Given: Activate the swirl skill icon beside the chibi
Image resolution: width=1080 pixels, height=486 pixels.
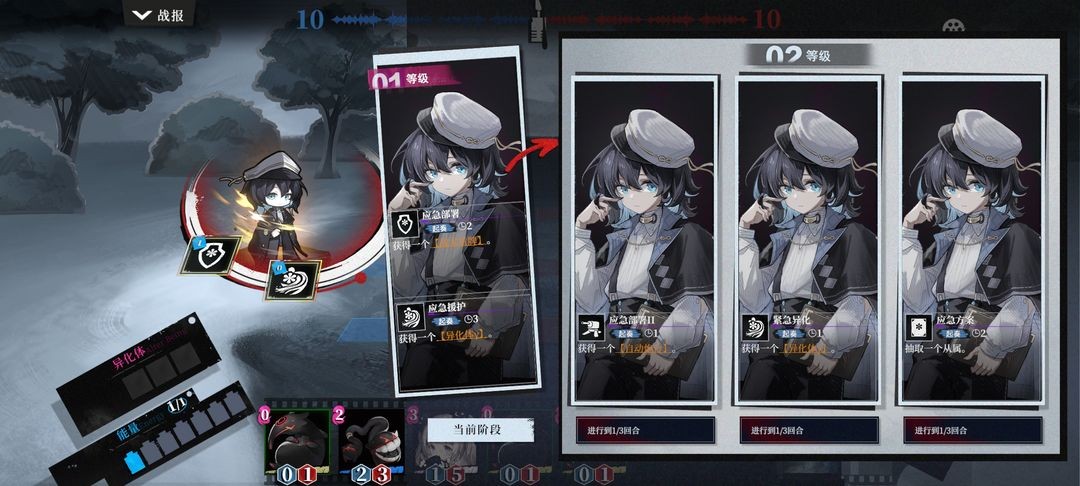Looking at the screenshot, I should tap(292, 279).
